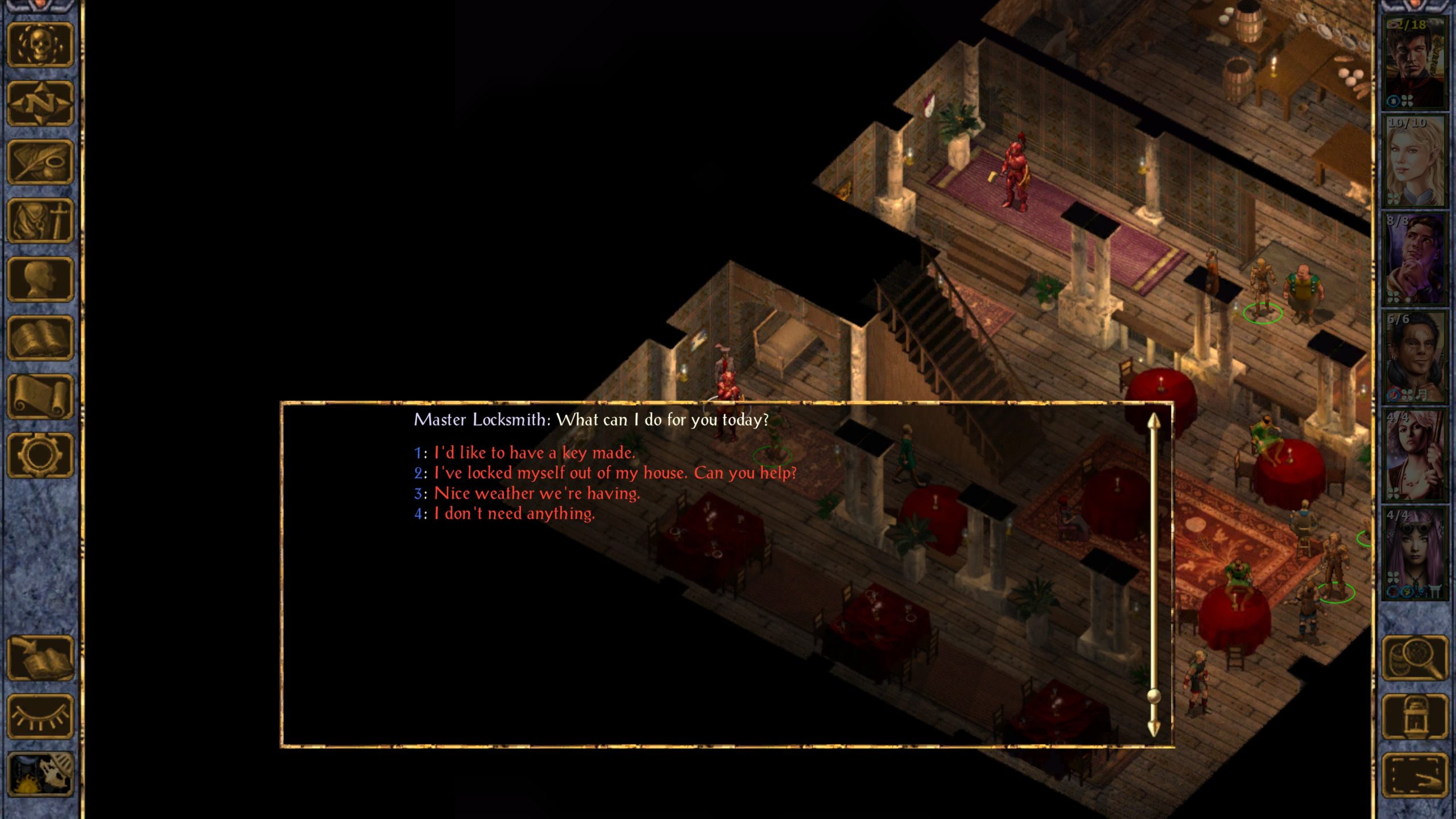Select reply about being locked out of house

pos(615,473)
